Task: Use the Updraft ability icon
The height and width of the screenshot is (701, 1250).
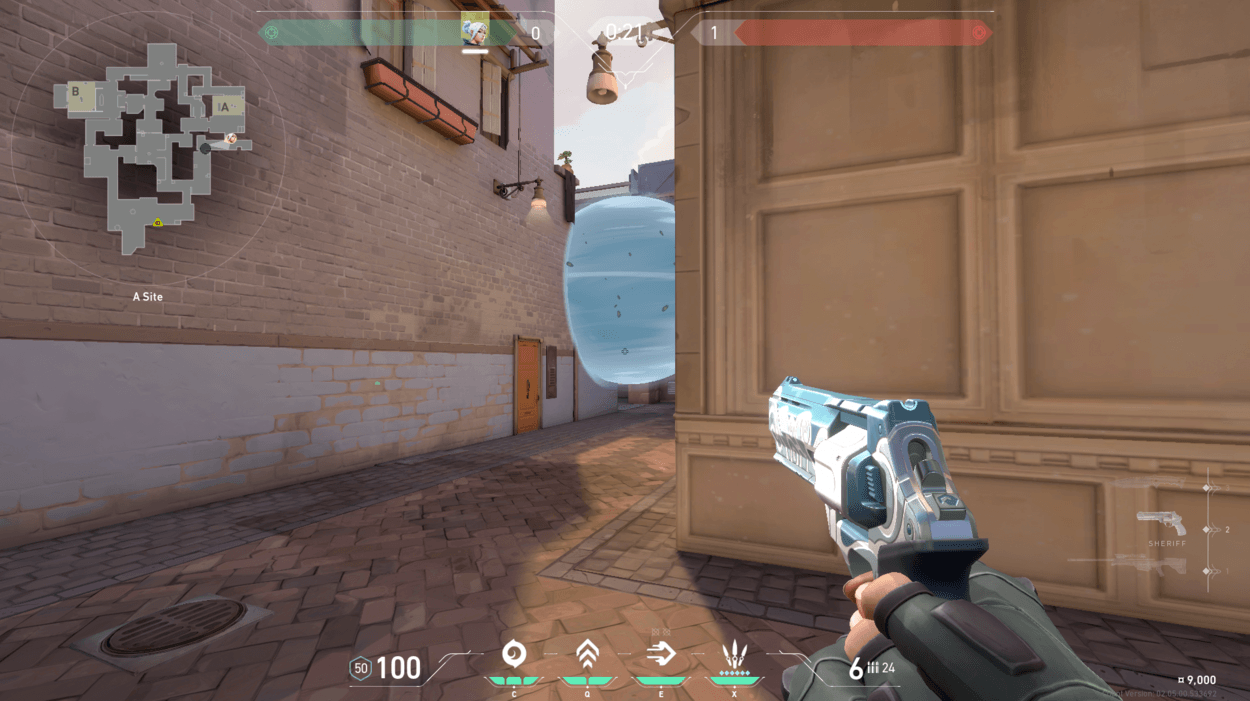Action: 587,655
